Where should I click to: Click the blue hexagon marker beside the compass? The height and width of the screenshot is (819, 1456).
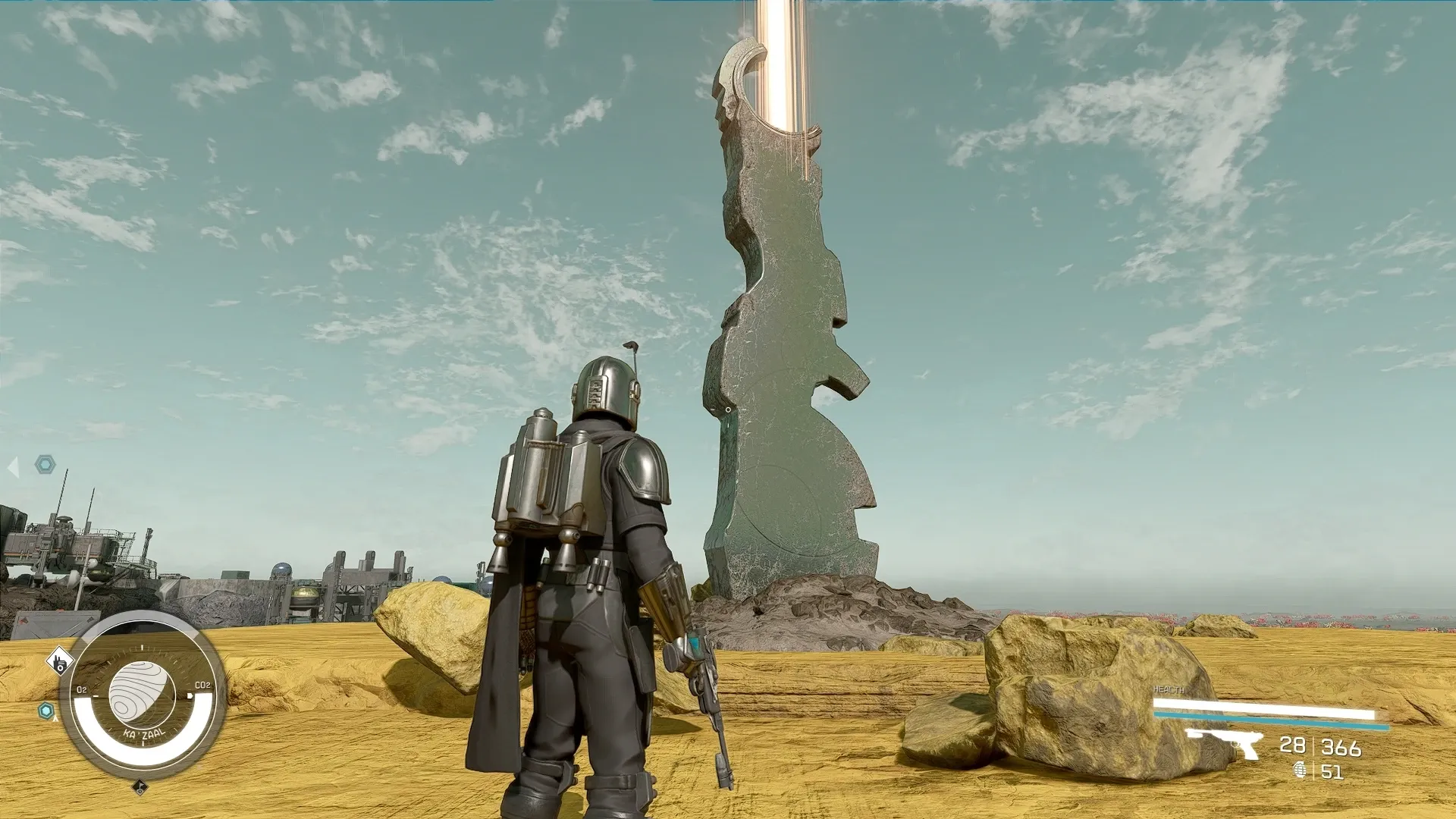[47, 711]
